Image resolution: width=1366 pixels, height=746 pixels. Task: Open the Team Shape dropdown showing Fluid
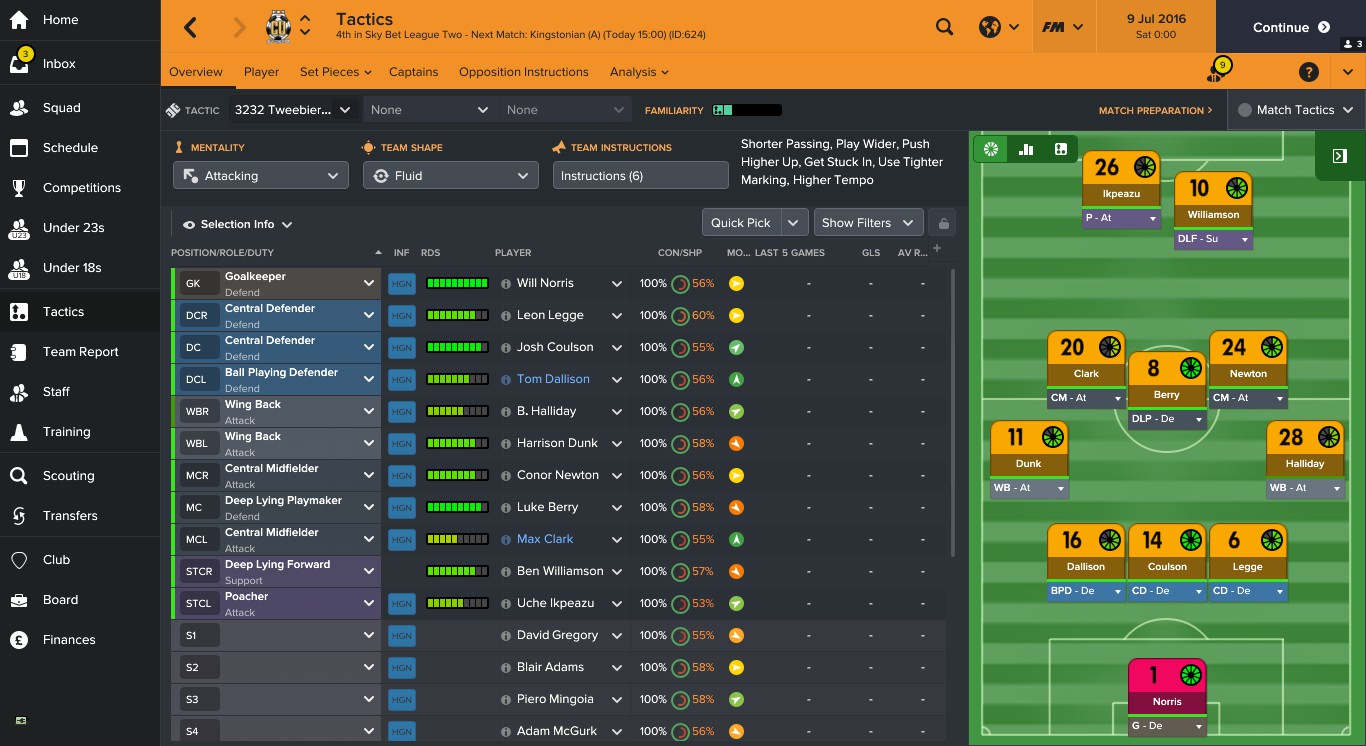tap(450, 175)
